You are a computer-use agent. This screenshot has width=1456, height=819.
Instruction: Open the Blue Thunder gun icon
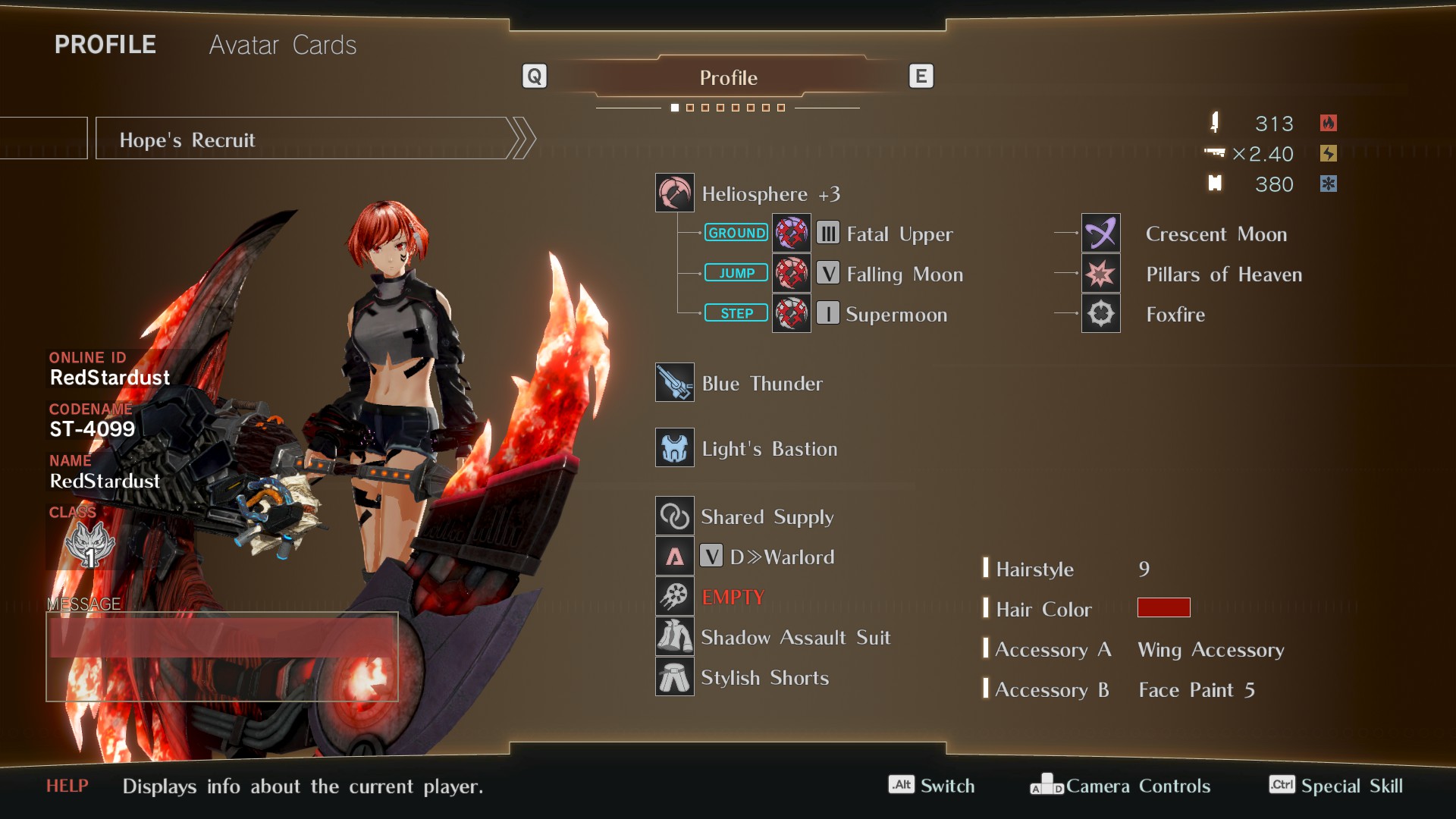(x=674, y=383)
